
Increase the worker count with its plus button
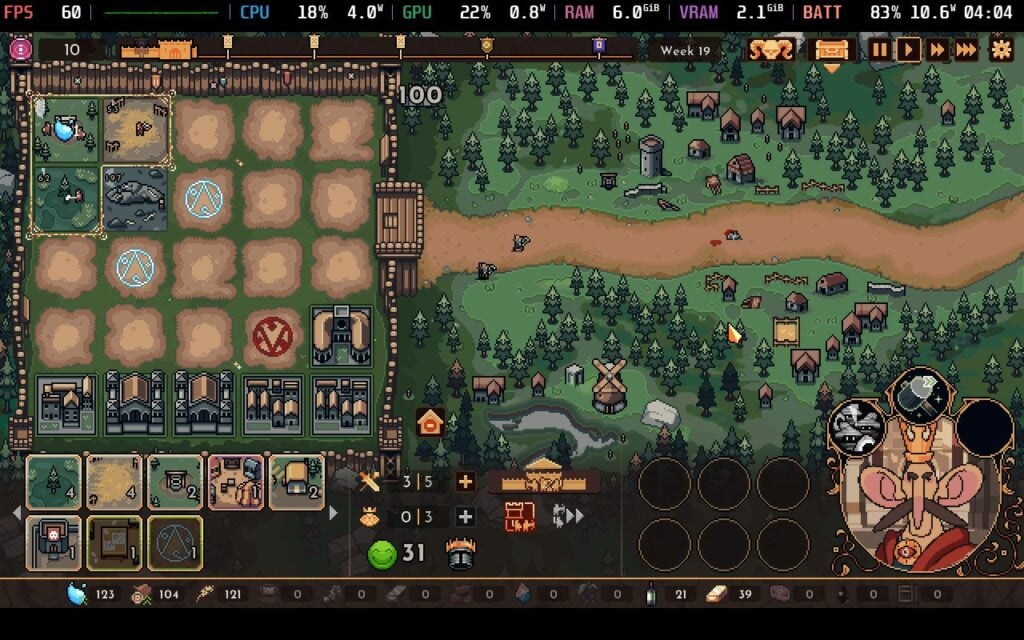(464, 517)
